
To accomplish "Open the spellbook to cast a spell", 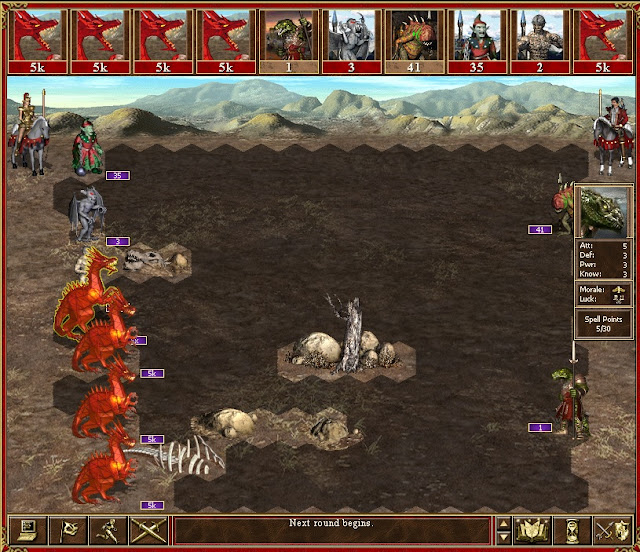I will [533, 530].
